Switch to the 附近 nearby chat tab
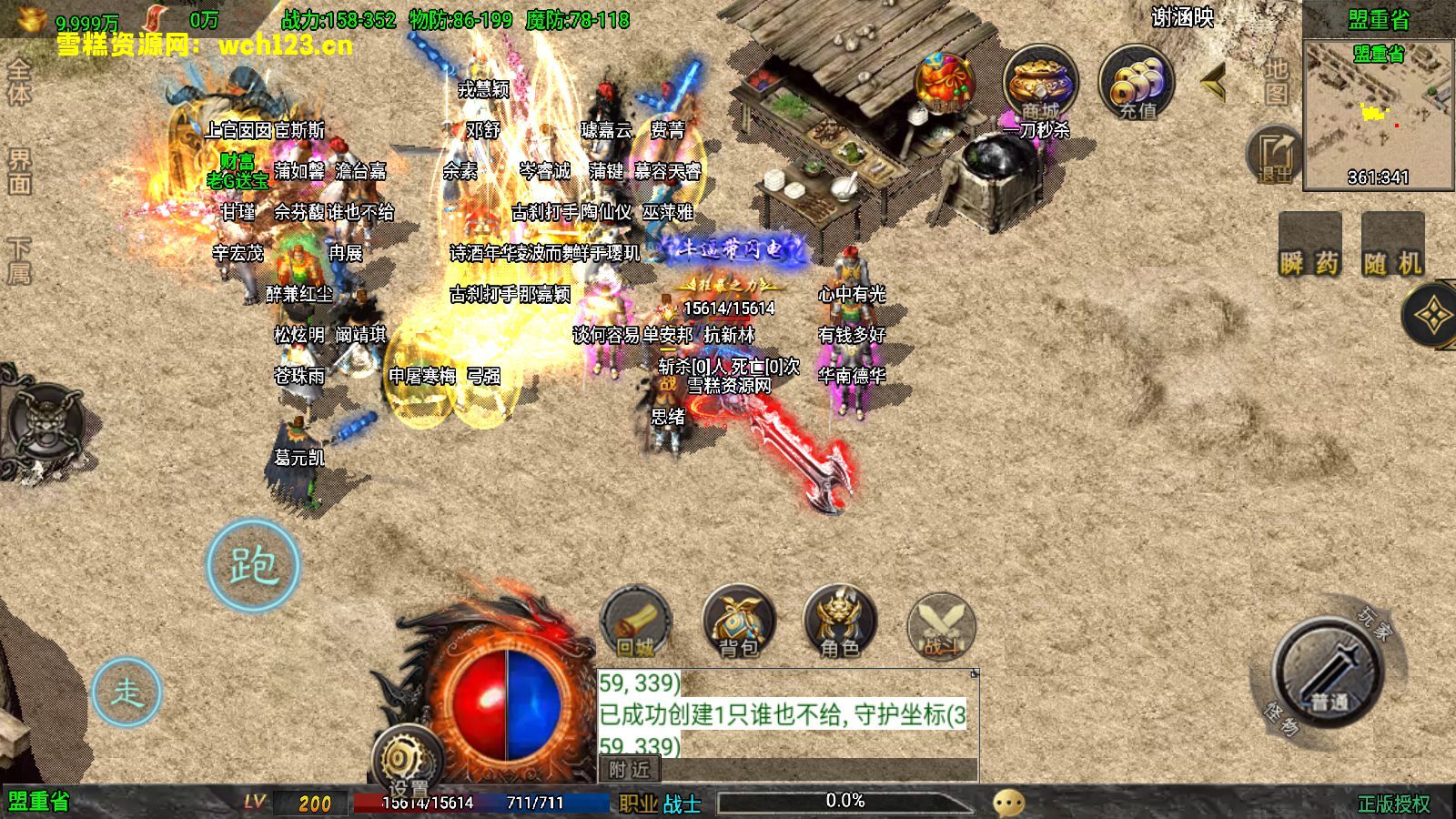This screenshot has height=819, width=1456. coord(629,770)
